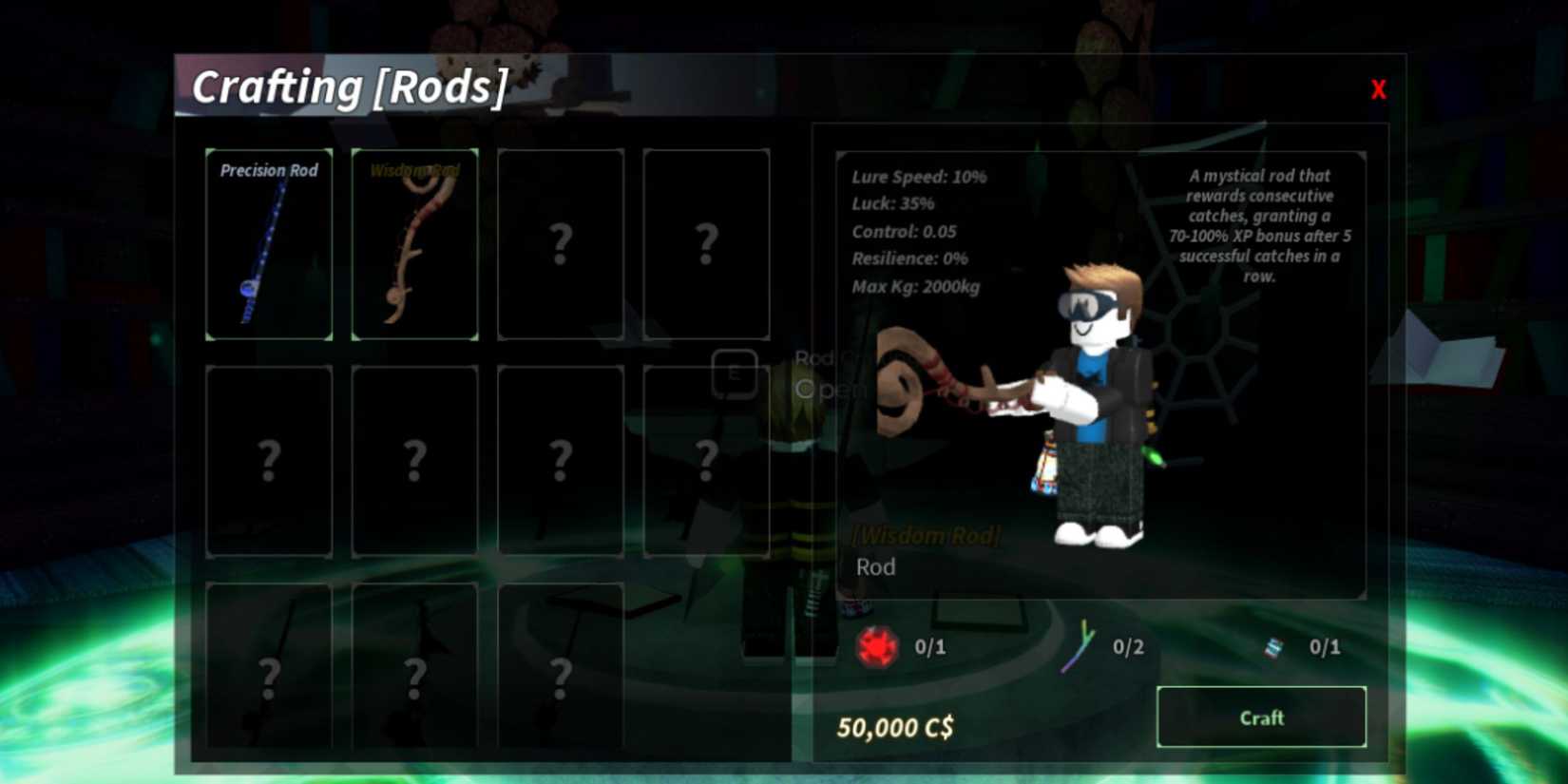Select the red gem ingredient icon
This screenshot has height=784, width=1568.
point(877,647)
